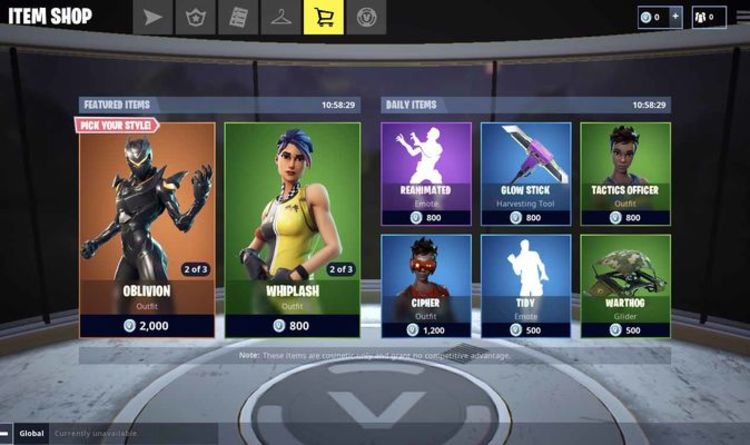Open the Cipher outfit tile
The height and width of the screenshot is (445, 750).
tap(425, 284)
